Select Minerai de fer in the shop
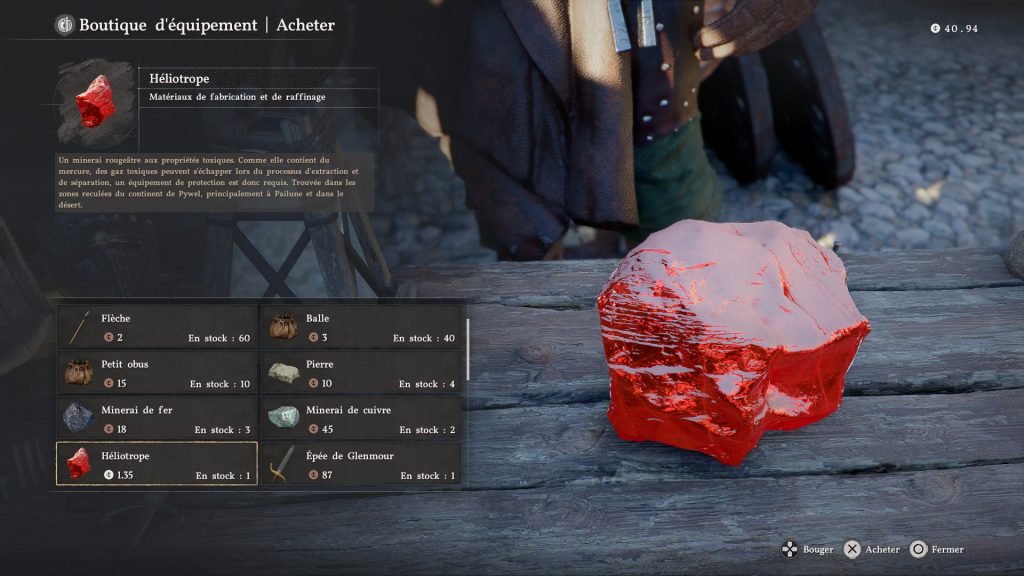This screenshot has width=1024, height=576. tap(156, 419)
